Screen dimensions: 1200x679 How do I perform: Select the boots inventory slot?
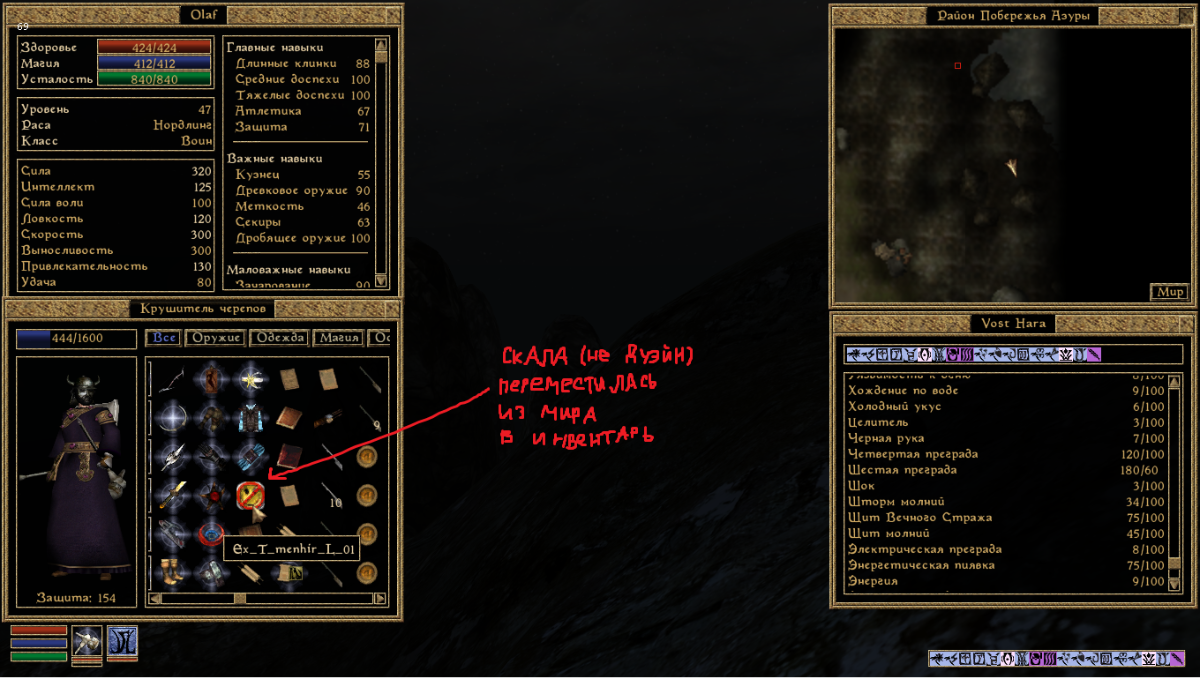click(x=170, y=572)
